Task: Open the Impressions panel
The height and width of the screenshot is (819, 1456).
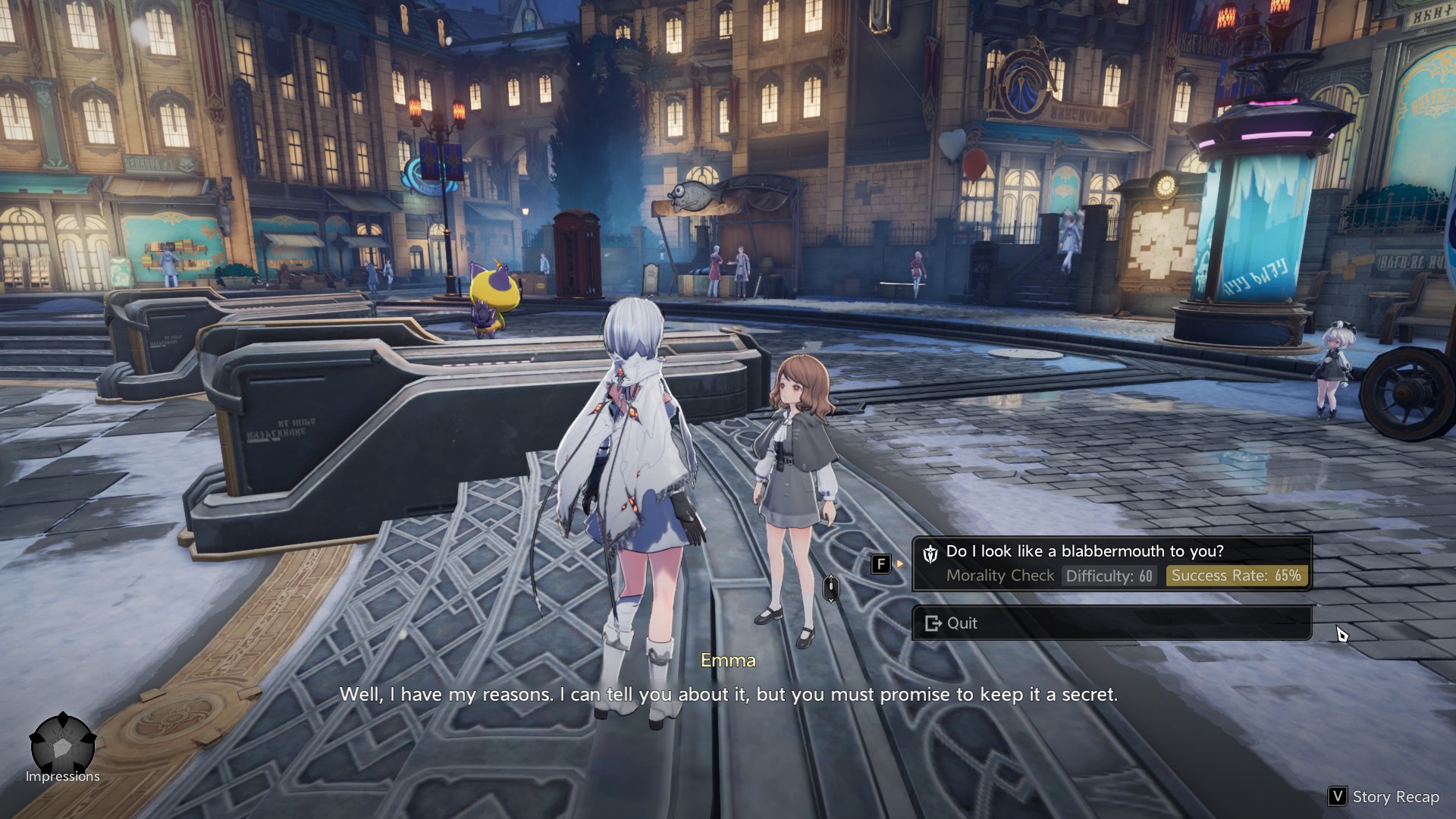Action: [63, 748]
